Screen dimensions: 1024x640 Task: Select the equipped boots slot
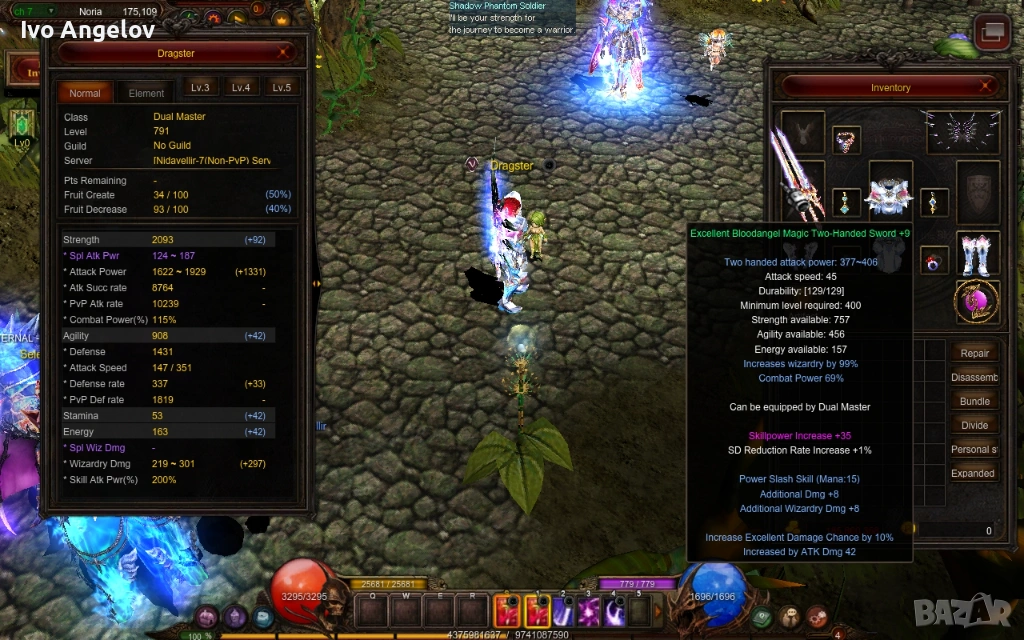976,253
